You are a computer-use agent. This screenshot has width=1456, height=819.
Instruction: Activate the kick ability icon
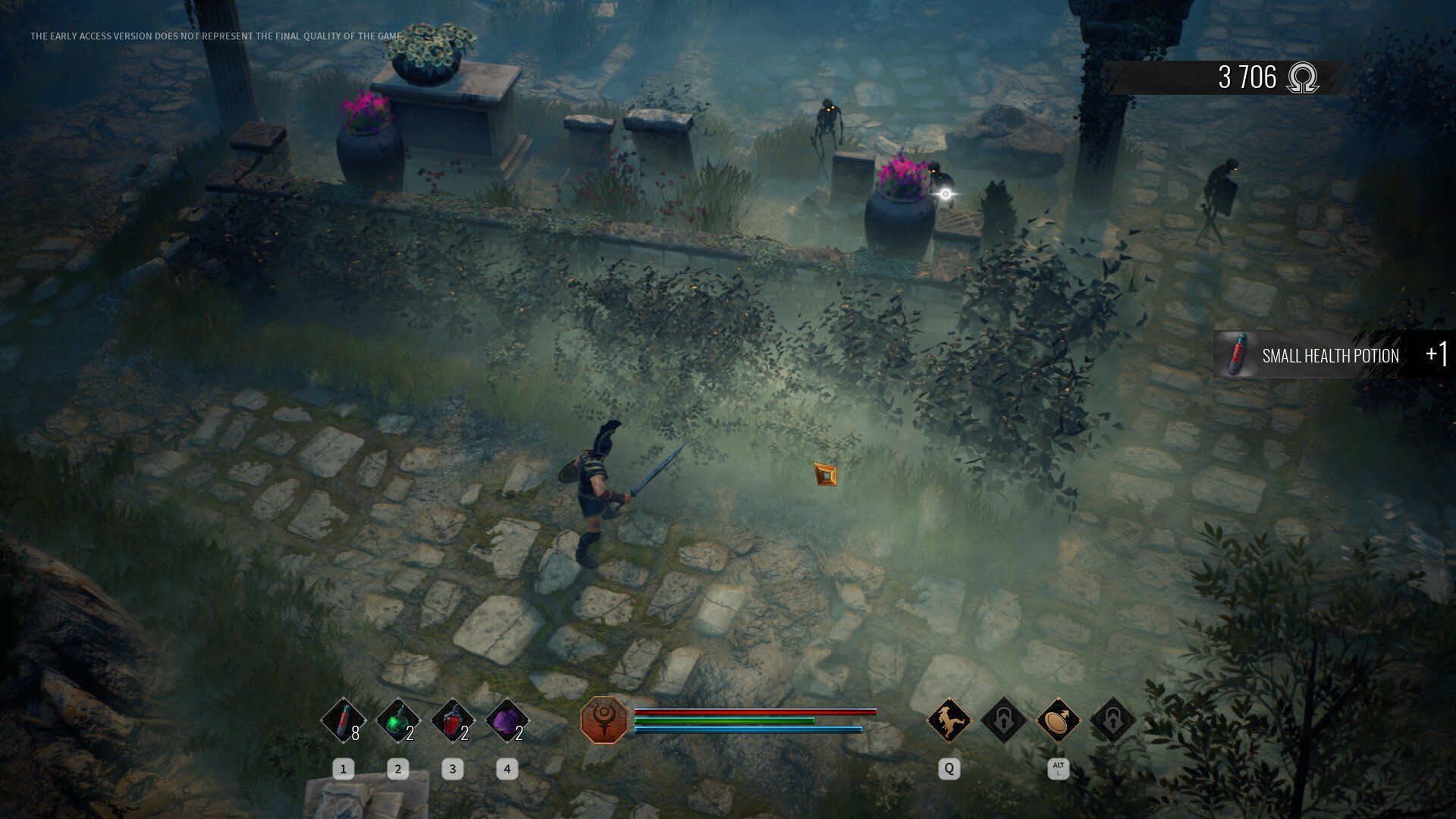coord(949,720)
